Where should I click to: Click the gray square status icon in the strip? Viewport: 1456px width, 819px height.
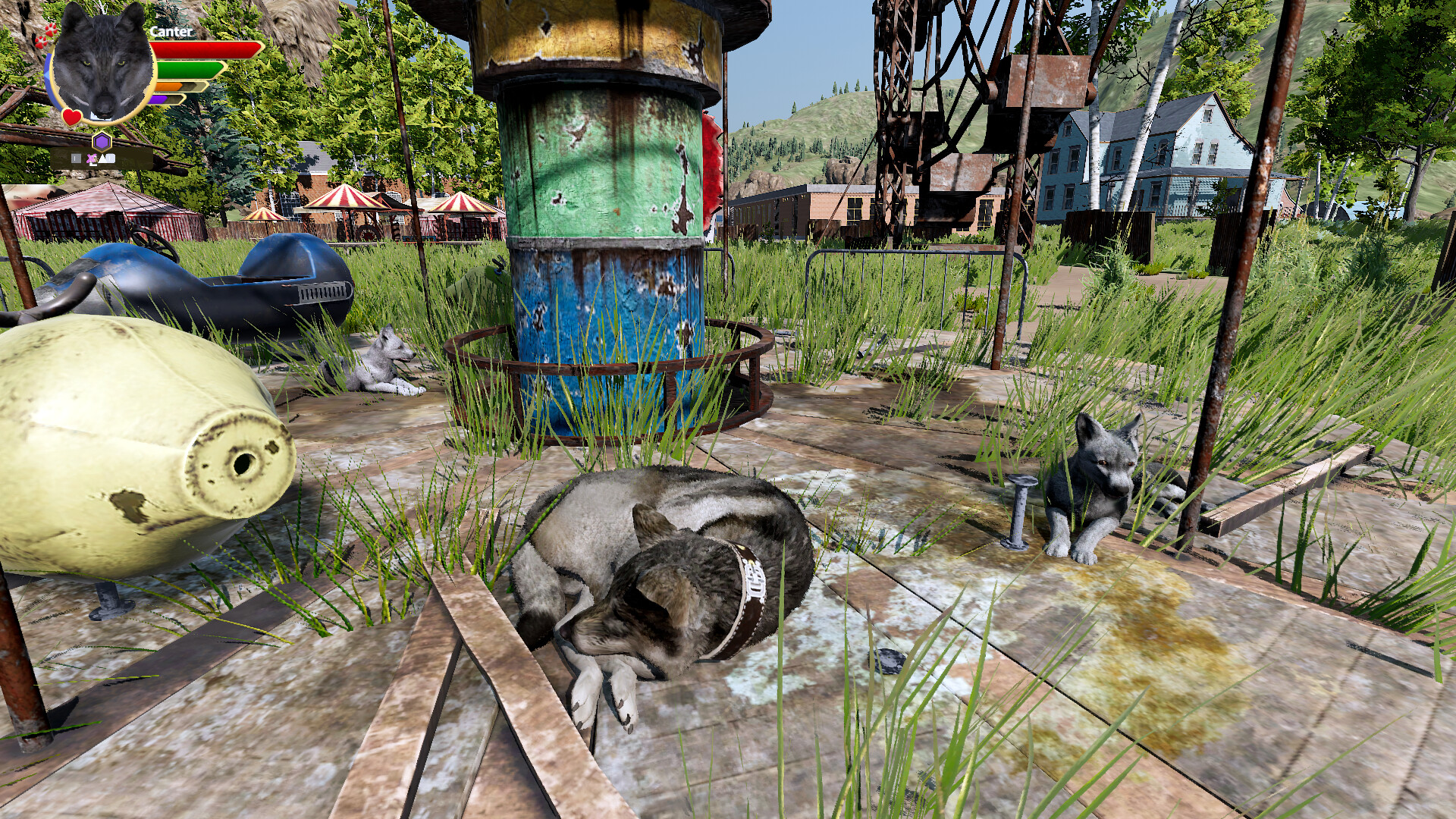click(74, 157)
